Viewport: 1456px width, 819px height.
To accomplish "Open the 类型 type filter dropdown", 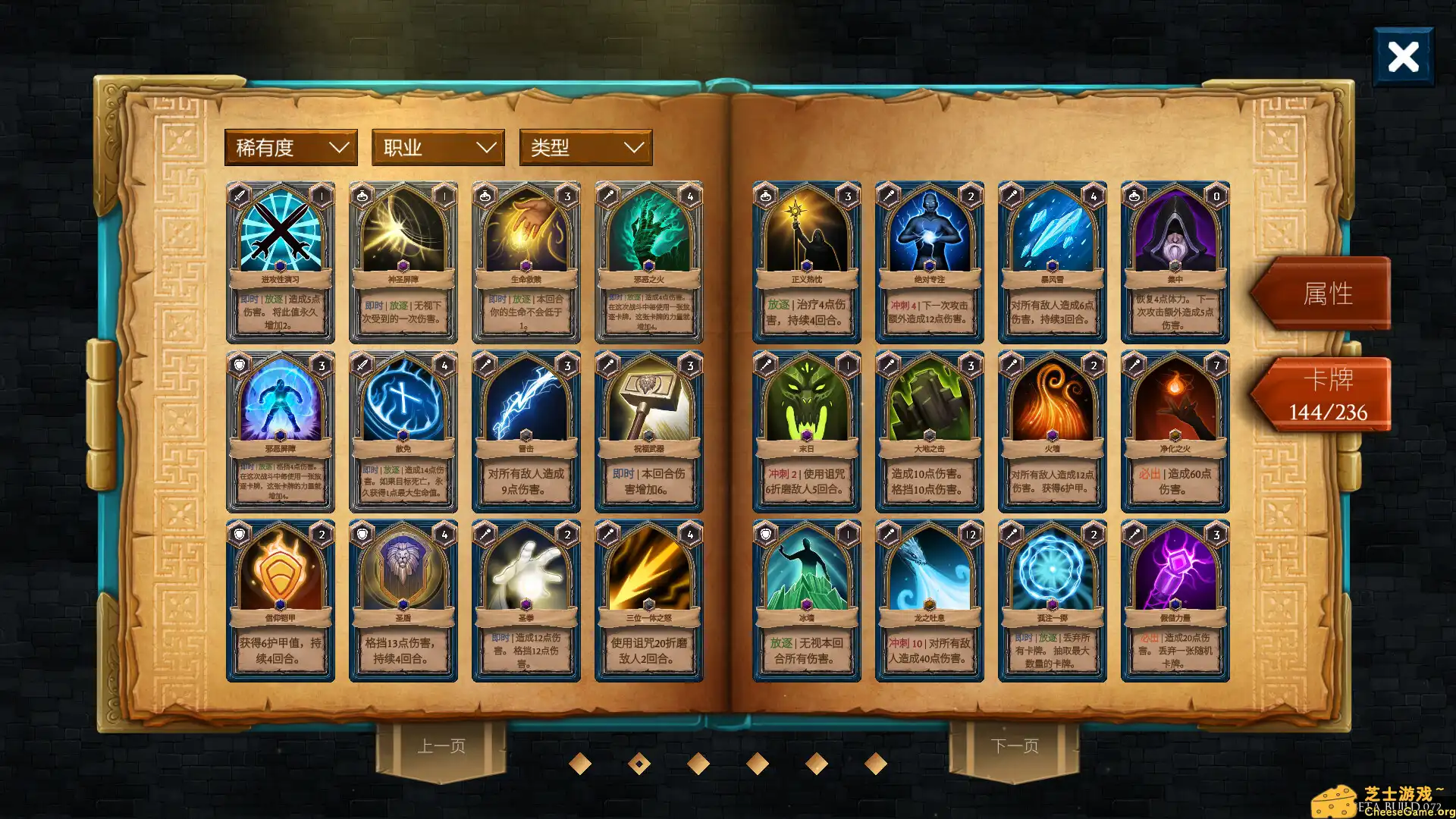I will [585, 147].
